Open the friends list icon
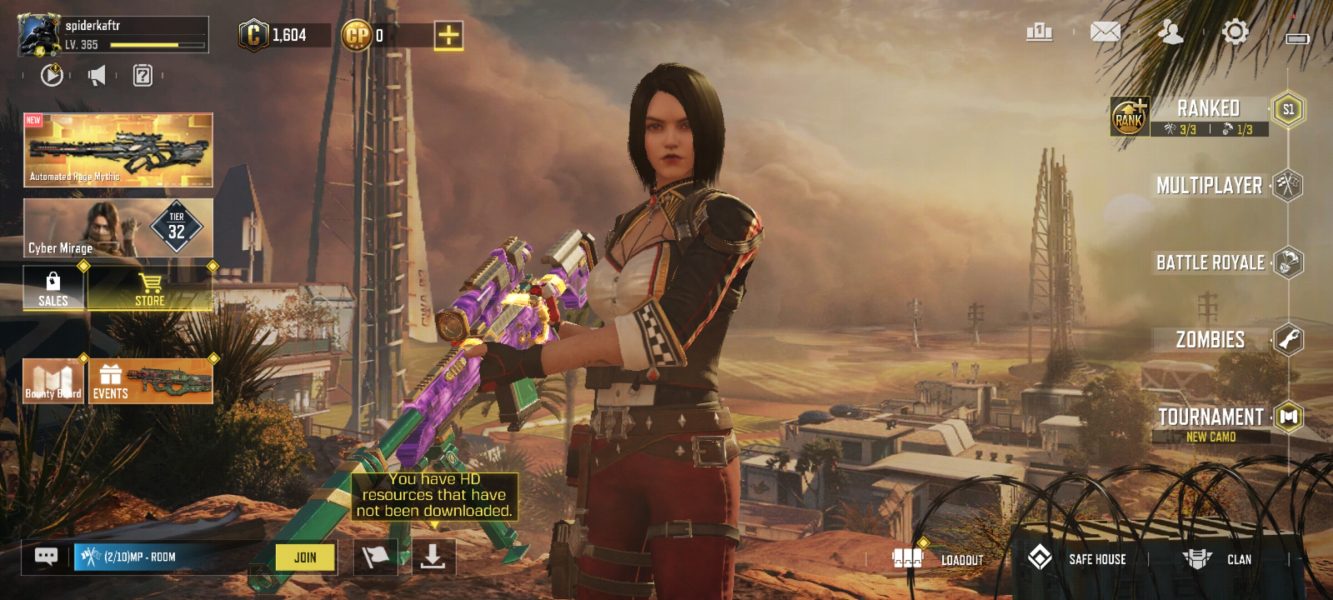Screen dimensions: 1333x600 (1169, 32)
